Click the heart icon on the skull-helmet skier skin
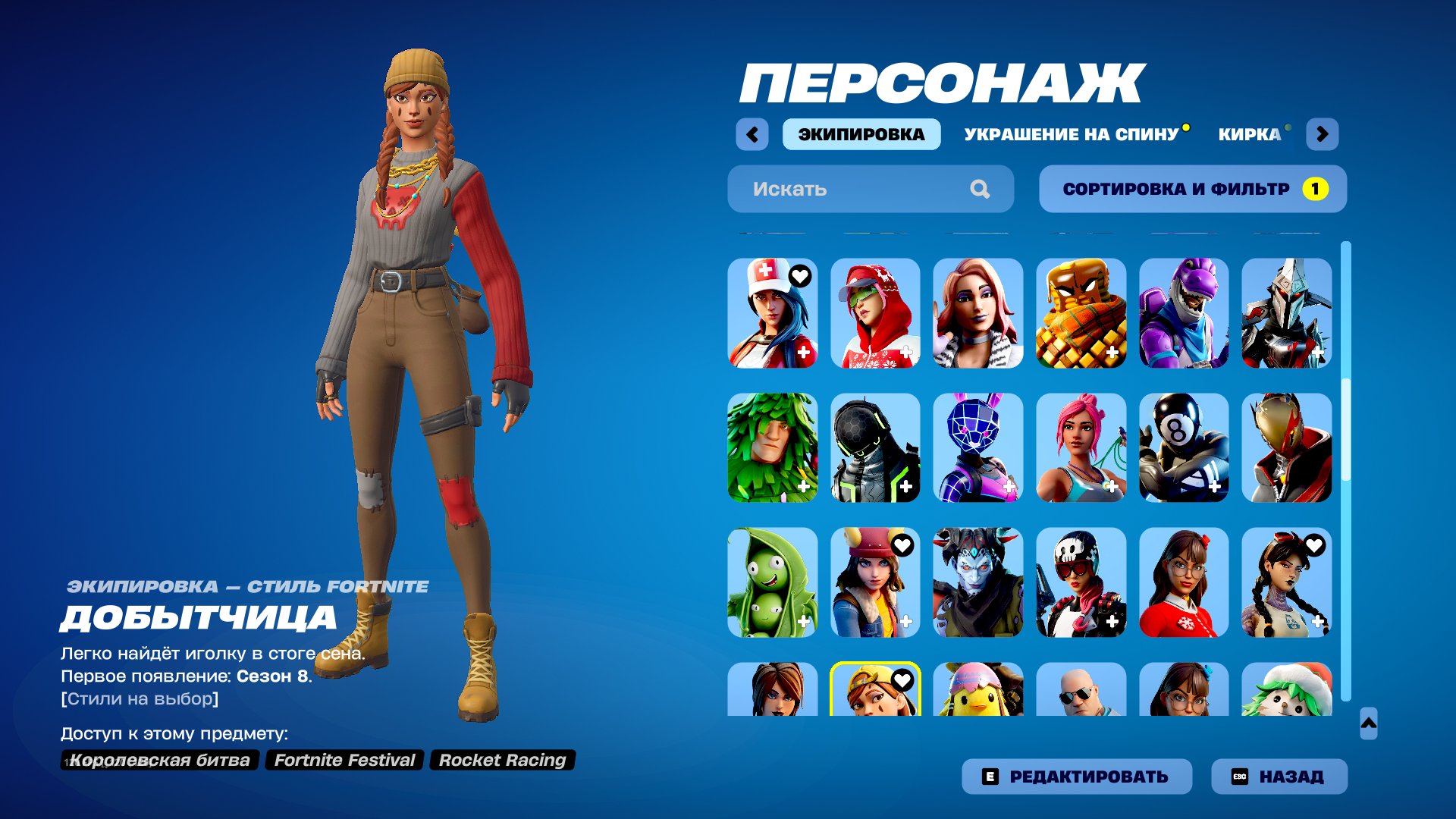Viewport: 1456px width, 819px height. [1112, 544]
